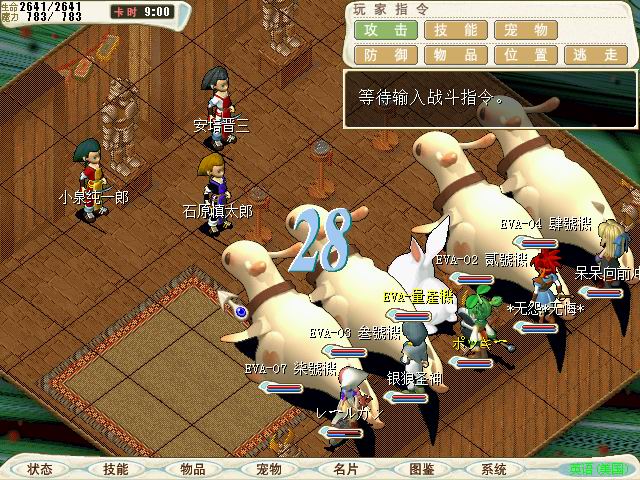This screenshot has width=640, height=480.
Task: Open the 状态 status menu
Action: pos(40,469)
